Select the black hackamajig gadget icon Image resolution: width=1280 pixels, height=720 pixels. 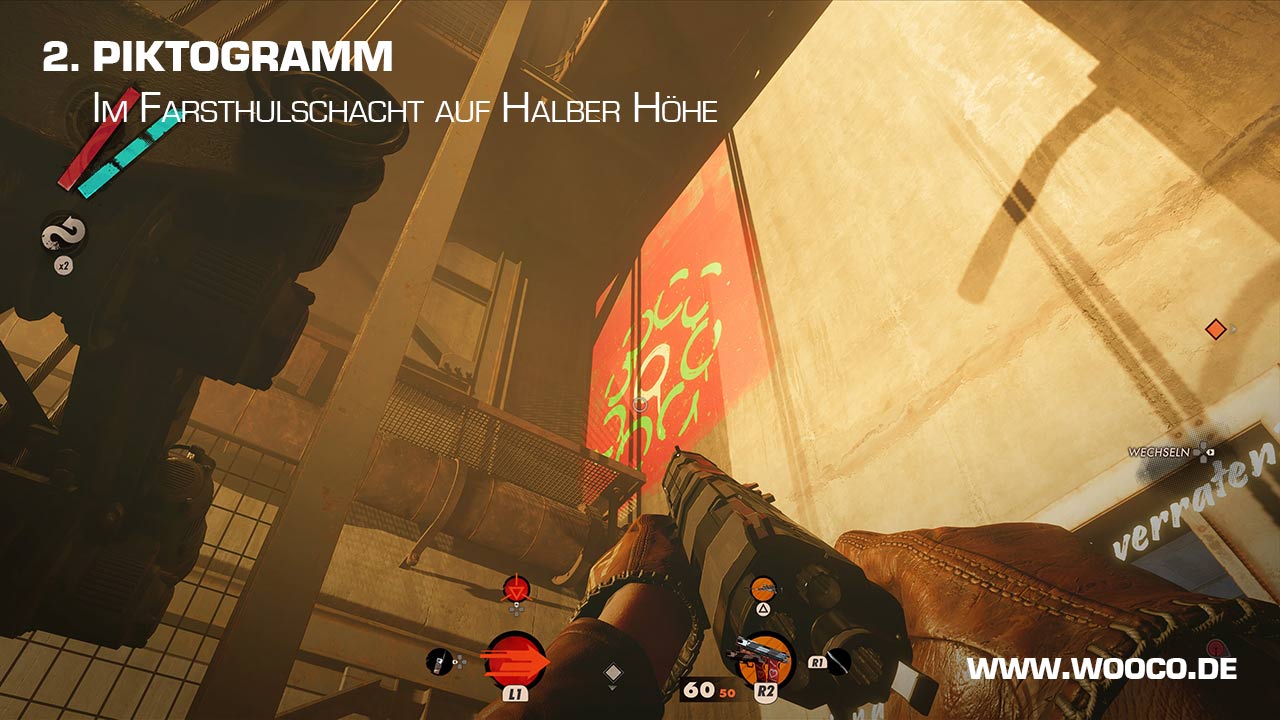439,661
